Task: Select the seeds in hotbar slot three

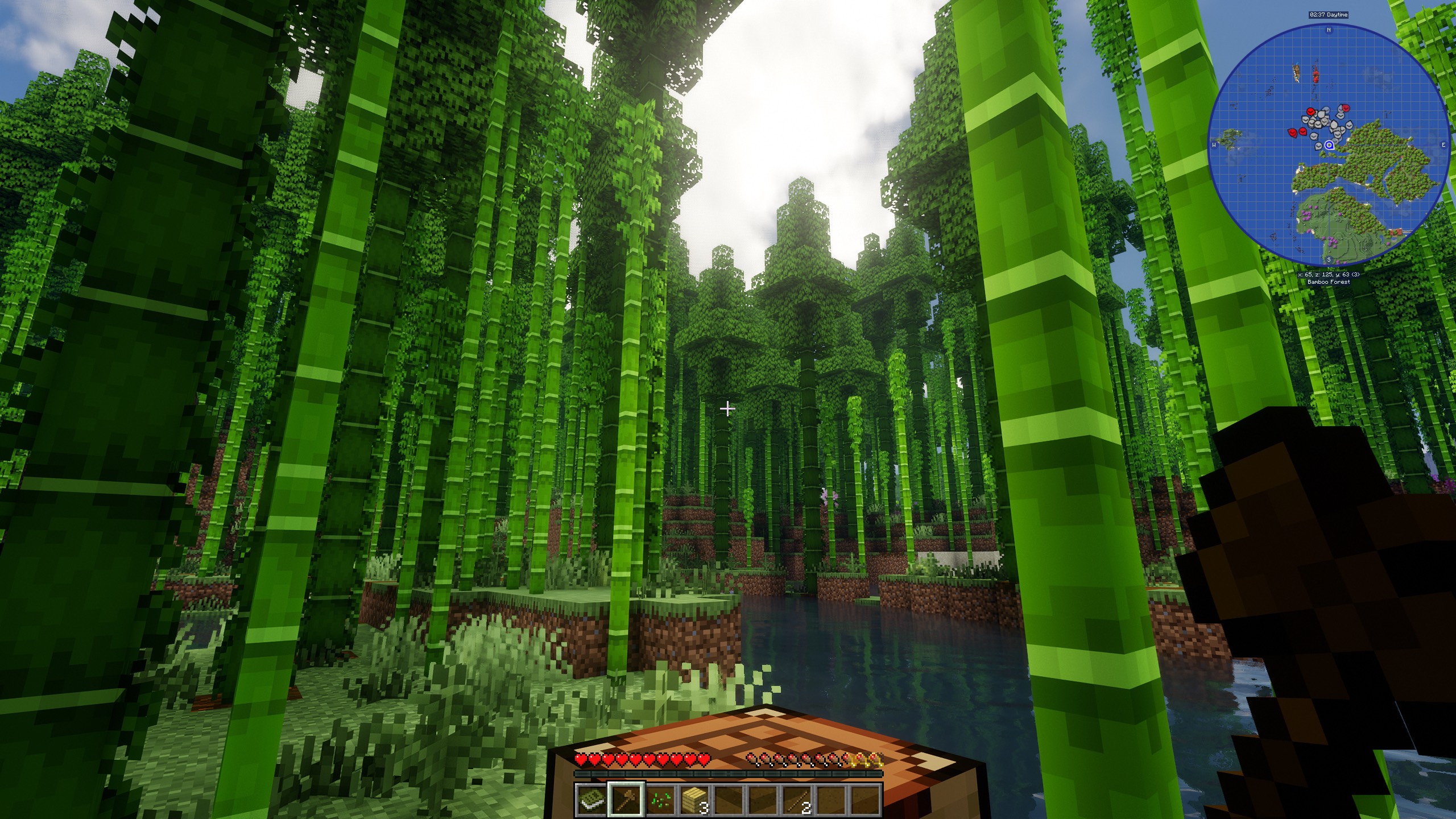Action: pos(661,800)
